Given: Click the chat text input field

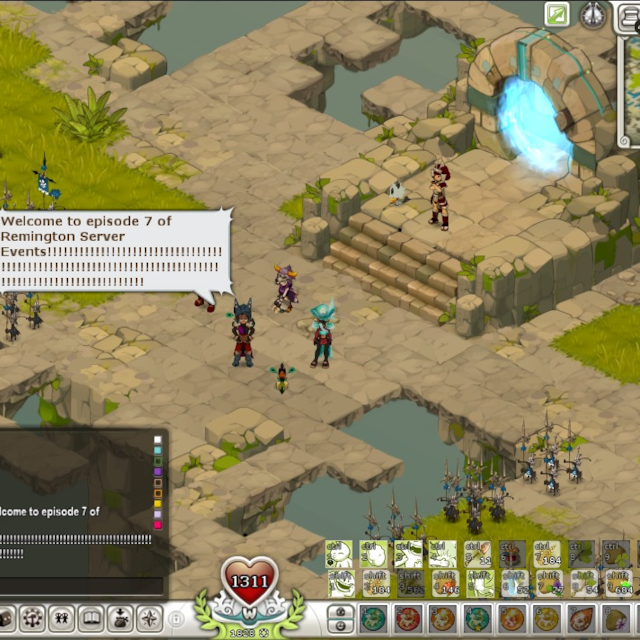Looking at the screenshot, I should (80, 585).
